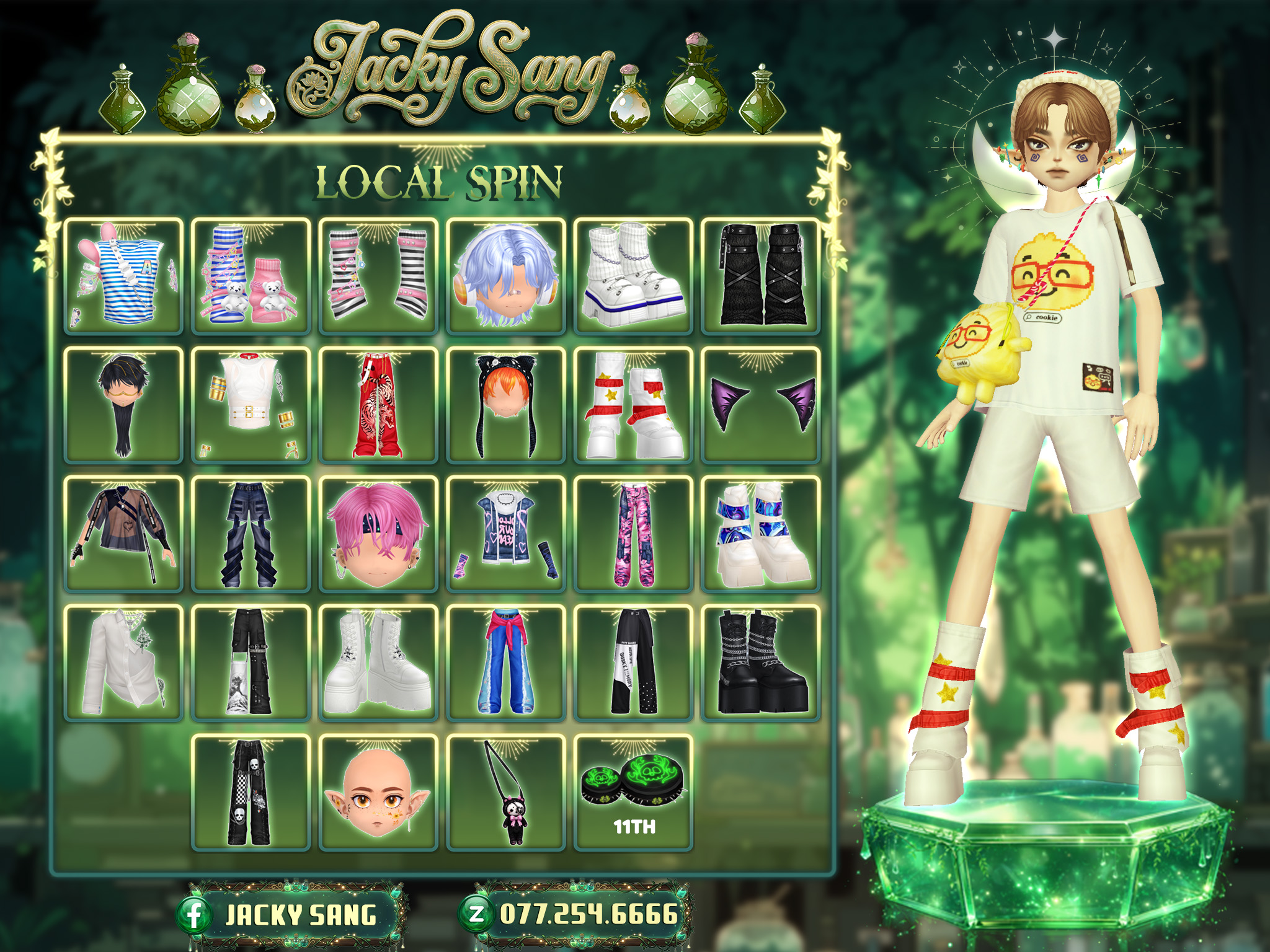
Task: Pick the white boots with red stars
Action: coord(633,405)
